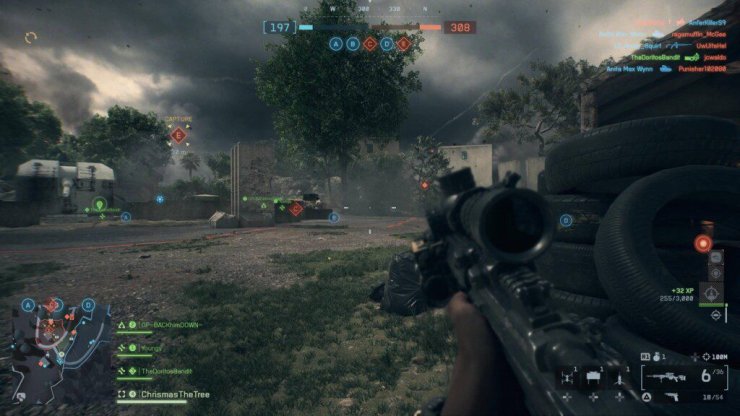Viewport: 740px width, 416px height.
Task: Choose the ammo crate gadget slot
Action: tap(592, 378)
